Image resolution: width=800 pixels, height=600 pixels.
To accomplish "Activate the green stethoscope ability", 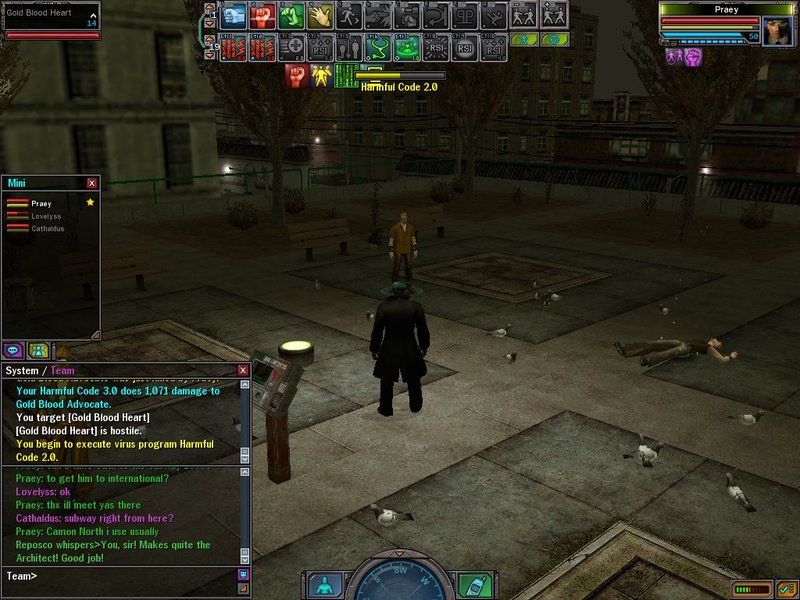I will pyautogui.click(x=378, y=47).
